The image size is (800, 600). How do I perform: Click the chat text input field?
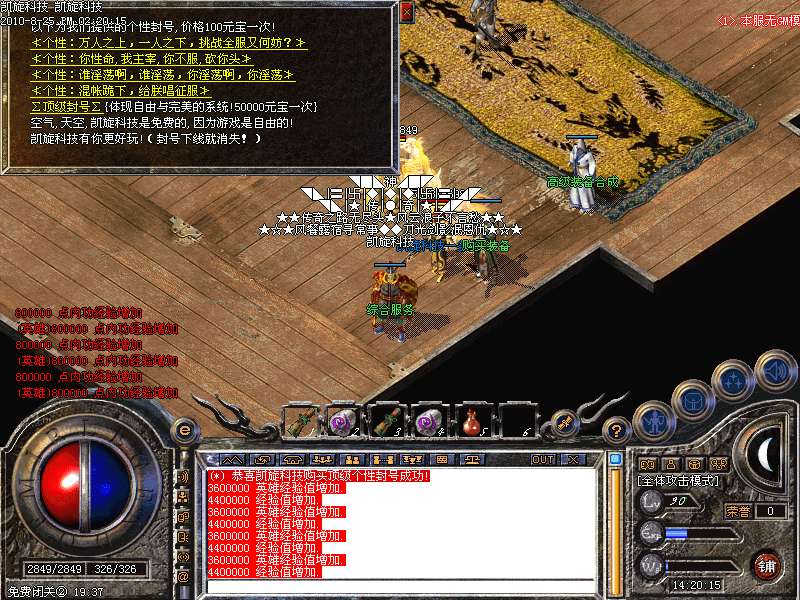click(x=400, y=589)
